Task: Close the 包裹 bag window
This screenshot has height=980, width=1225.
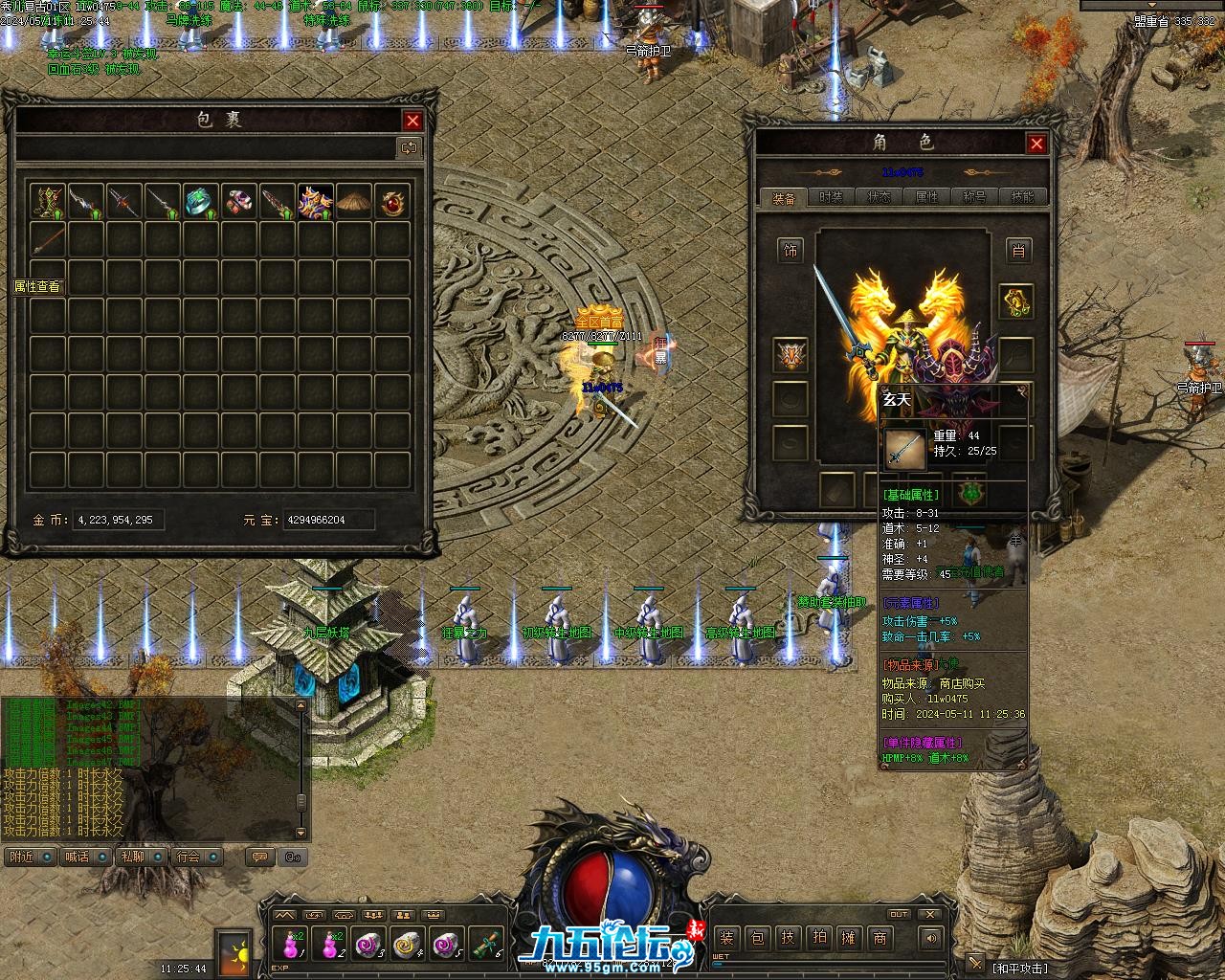Action: tap(412, 121)
